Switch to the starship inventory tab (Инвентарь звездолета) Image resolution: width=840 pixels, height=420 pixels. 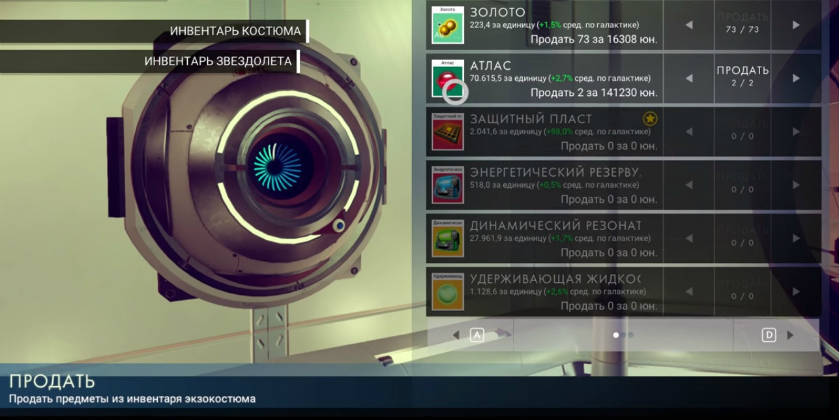click(x=218, y=61)
